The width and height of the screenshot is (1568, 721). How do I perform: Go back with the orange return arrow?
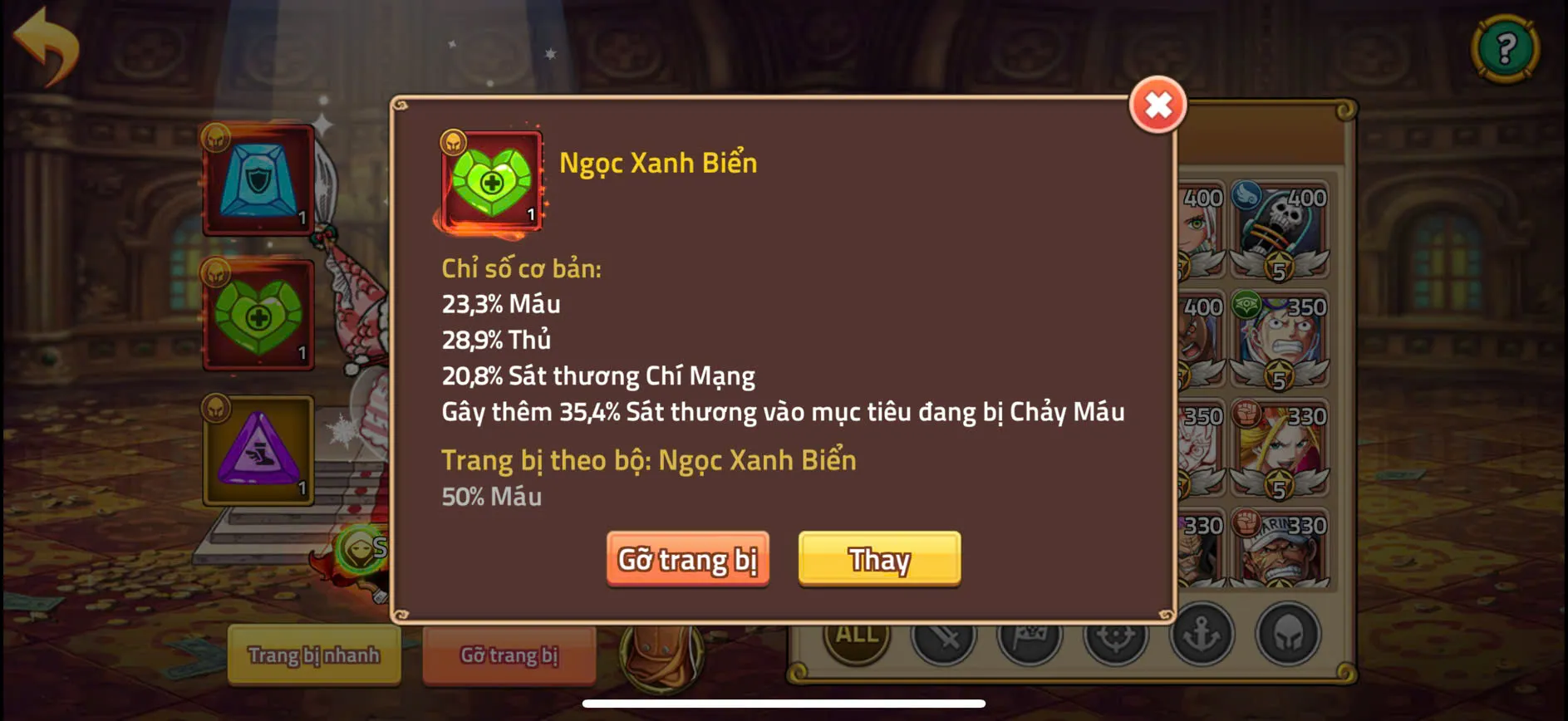coord(47,46)
